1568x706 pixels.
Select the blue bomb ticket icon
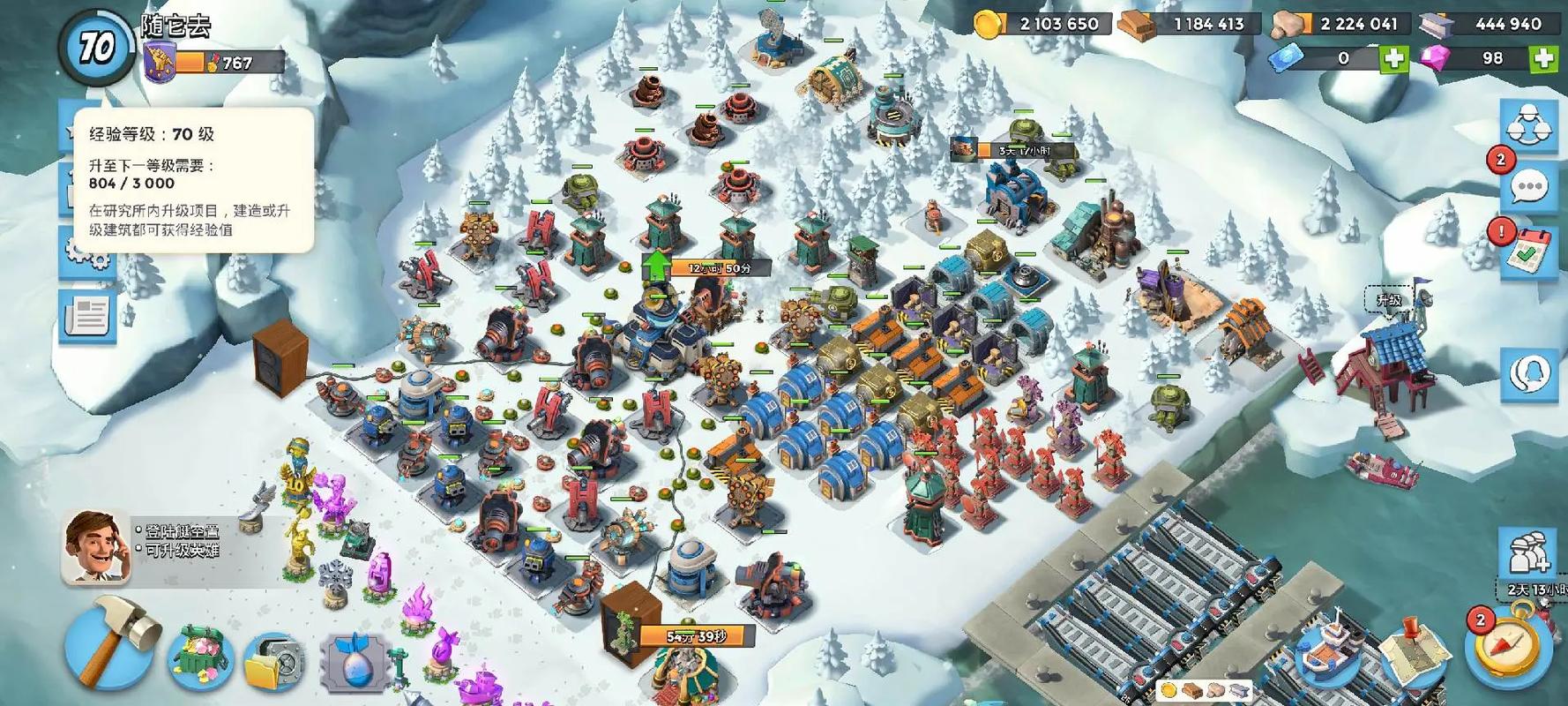tap(355, 662)
